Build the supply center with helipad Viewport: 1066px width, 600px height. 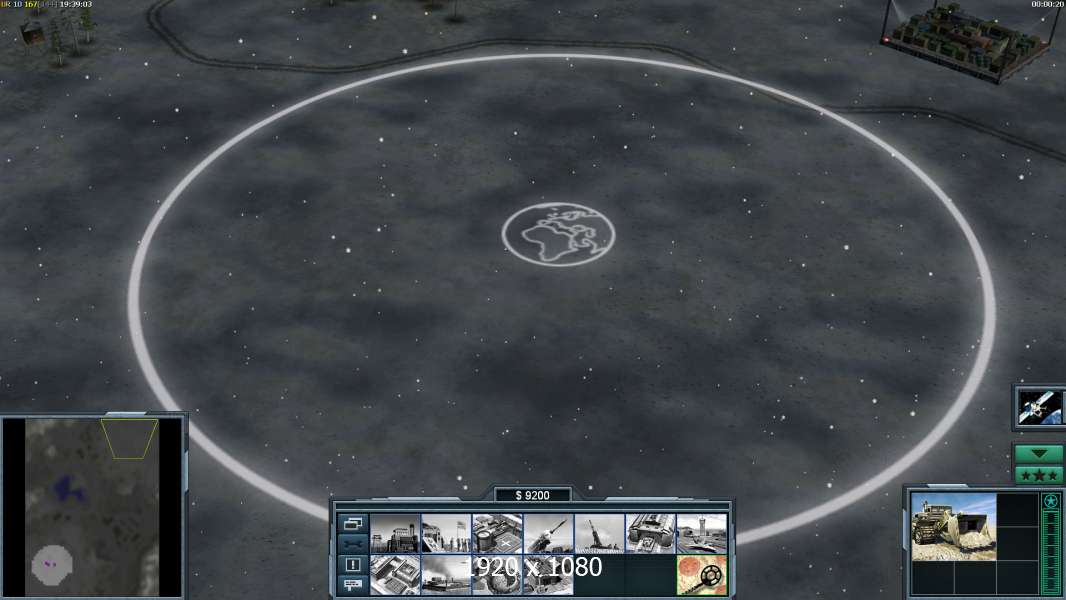pos(497,533)
